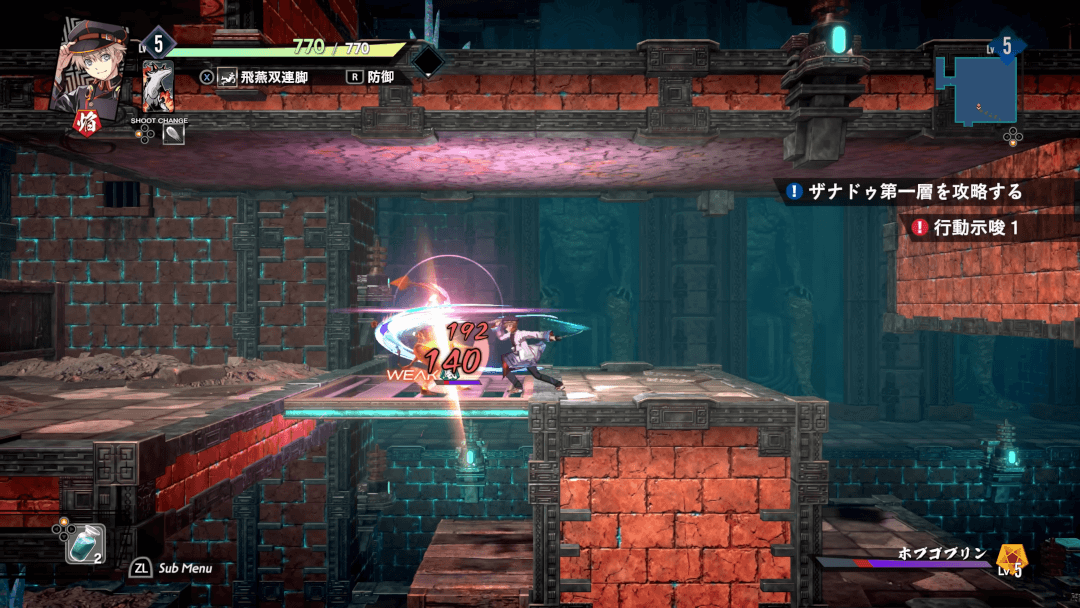Show the 行動示唆 1 hint entry

(968, 227)
